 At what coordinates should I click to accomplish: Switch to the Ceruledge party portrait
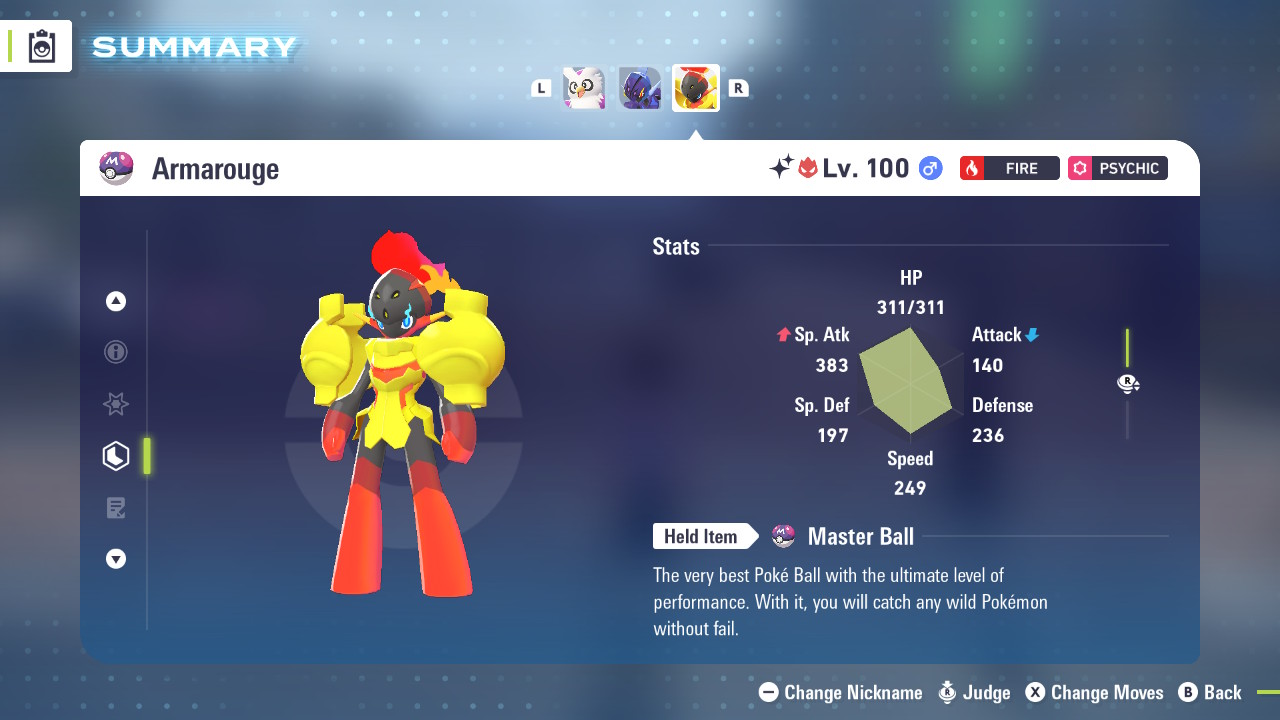(640, 88)
